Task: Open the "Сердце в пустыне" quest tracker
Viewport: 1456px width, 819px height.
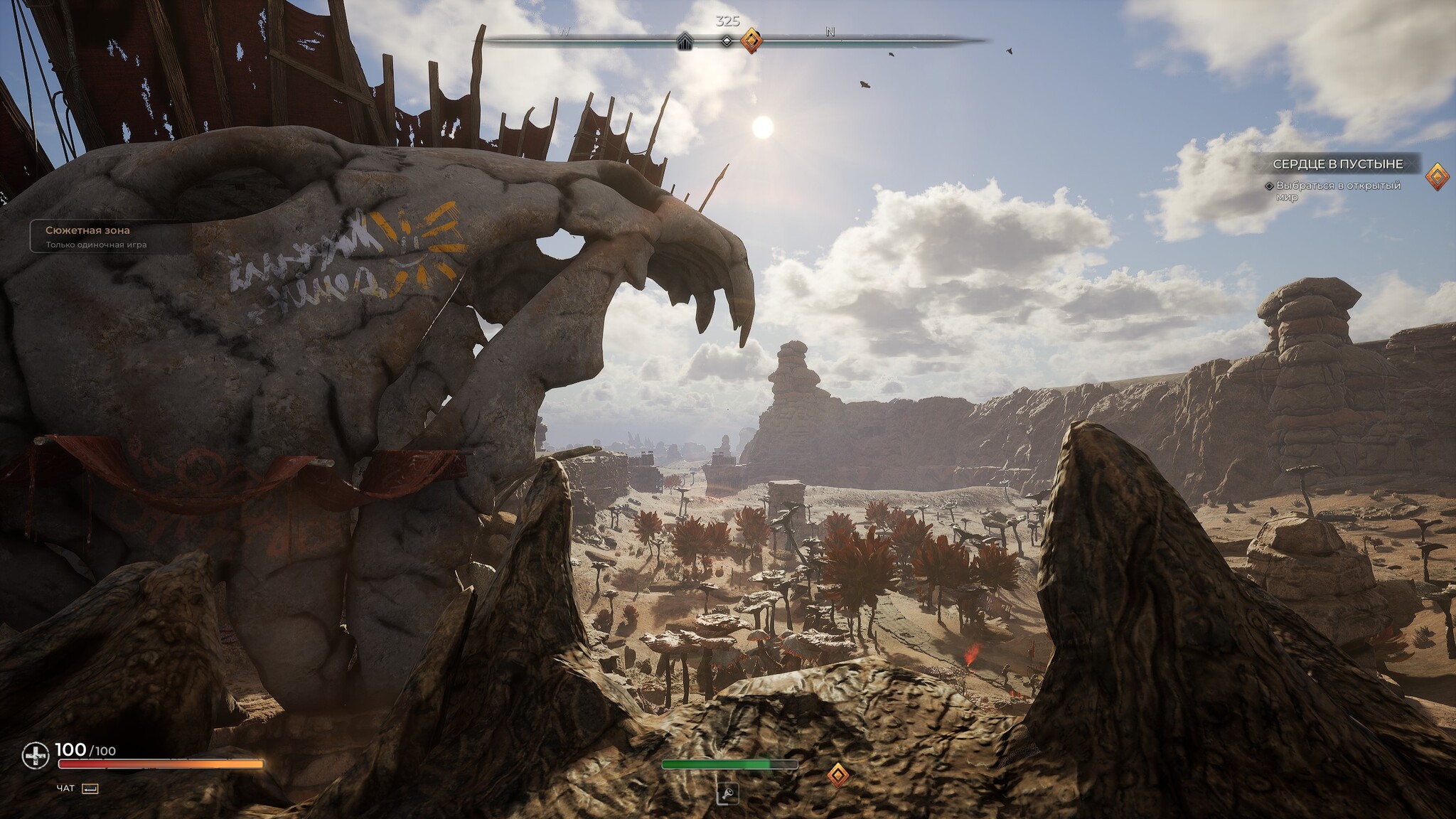Action: pos(1337,164)
